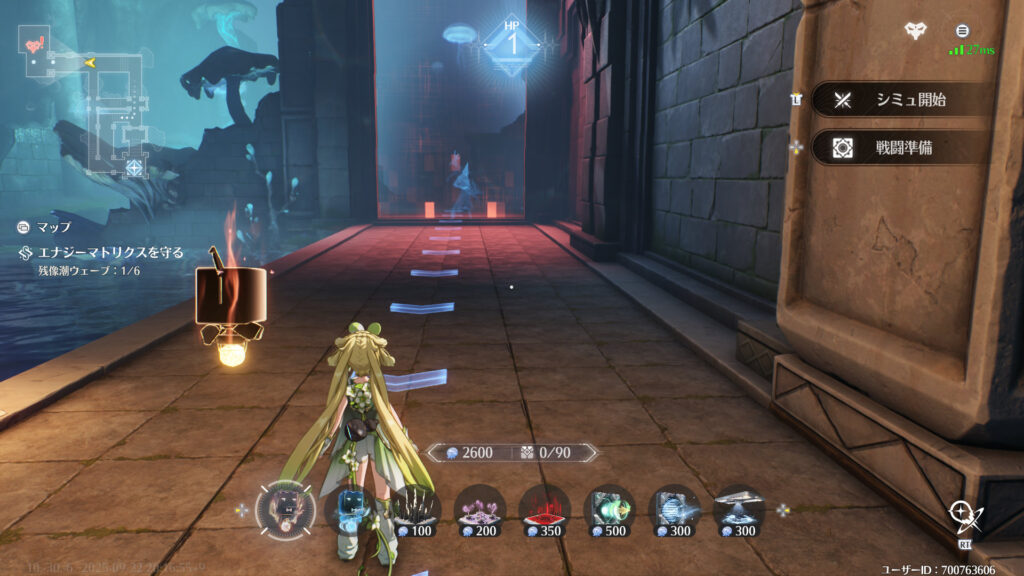1024x576 pixels.
Task: Open the three-line menu icon
Action: click(x=962, y=31)
